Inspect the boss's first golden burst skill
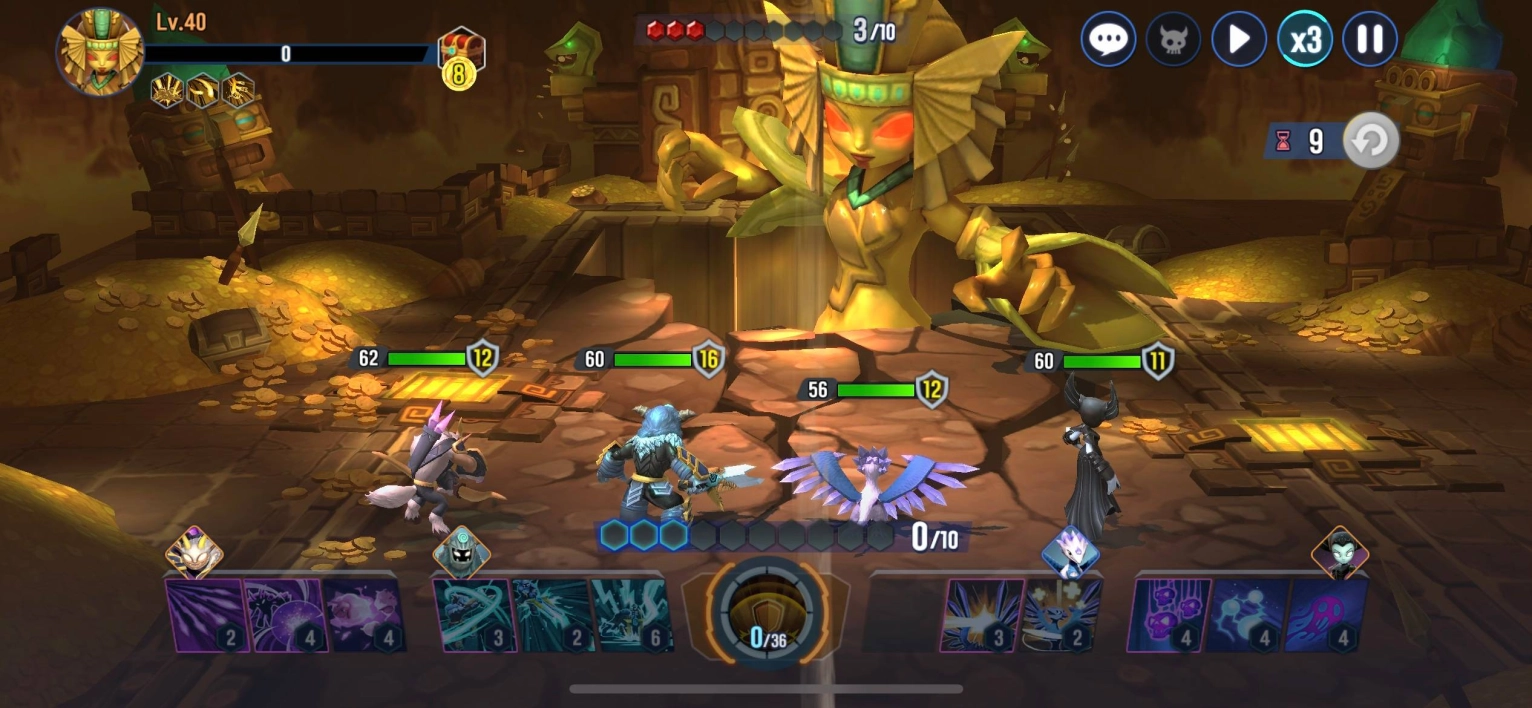1532x708 pixels. click(x=166, y=91)
